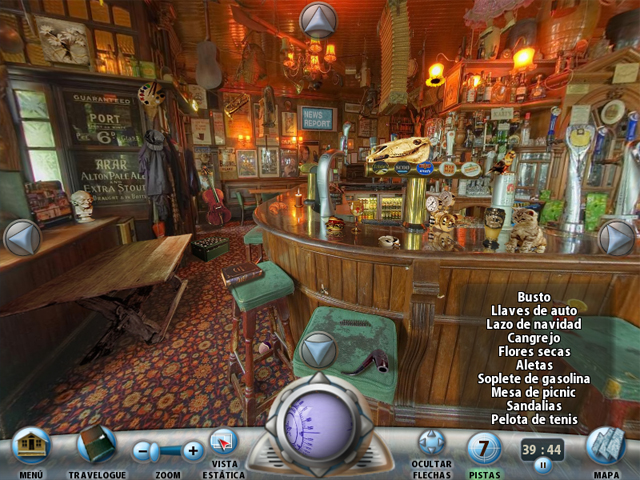Look down using the bottom arrow

(x=318, y=350)
